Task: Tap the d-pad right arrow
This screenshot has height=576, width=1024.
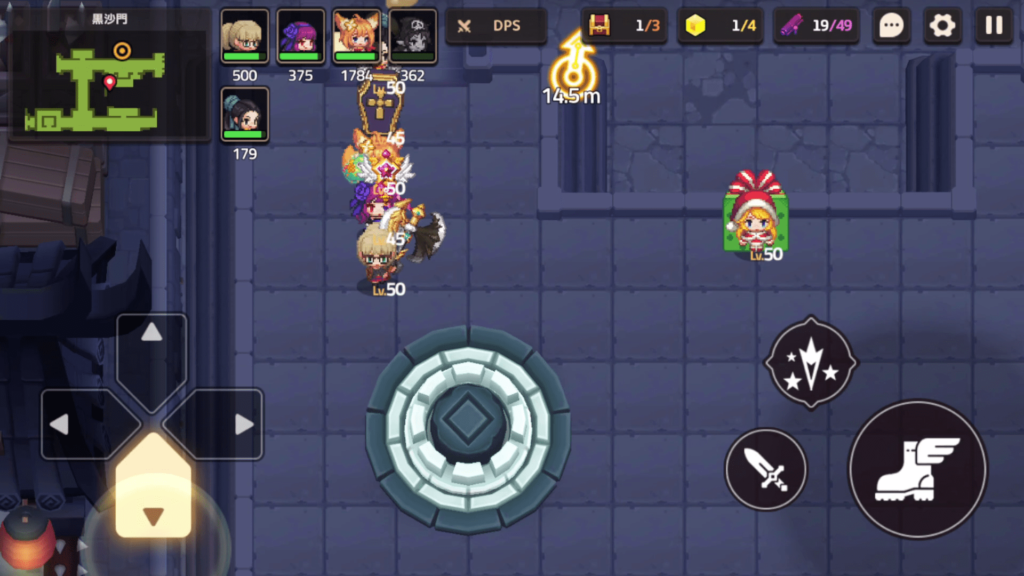Action: click(x=228, y=424)
